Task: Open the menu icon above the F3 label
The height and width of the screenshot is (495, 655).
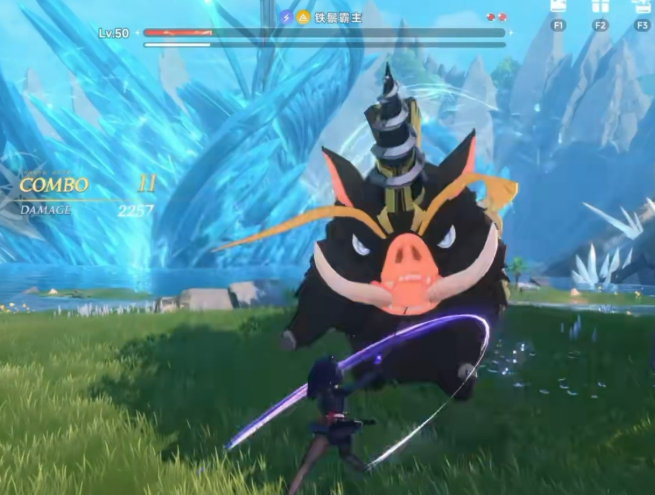Action: [643, 5]
